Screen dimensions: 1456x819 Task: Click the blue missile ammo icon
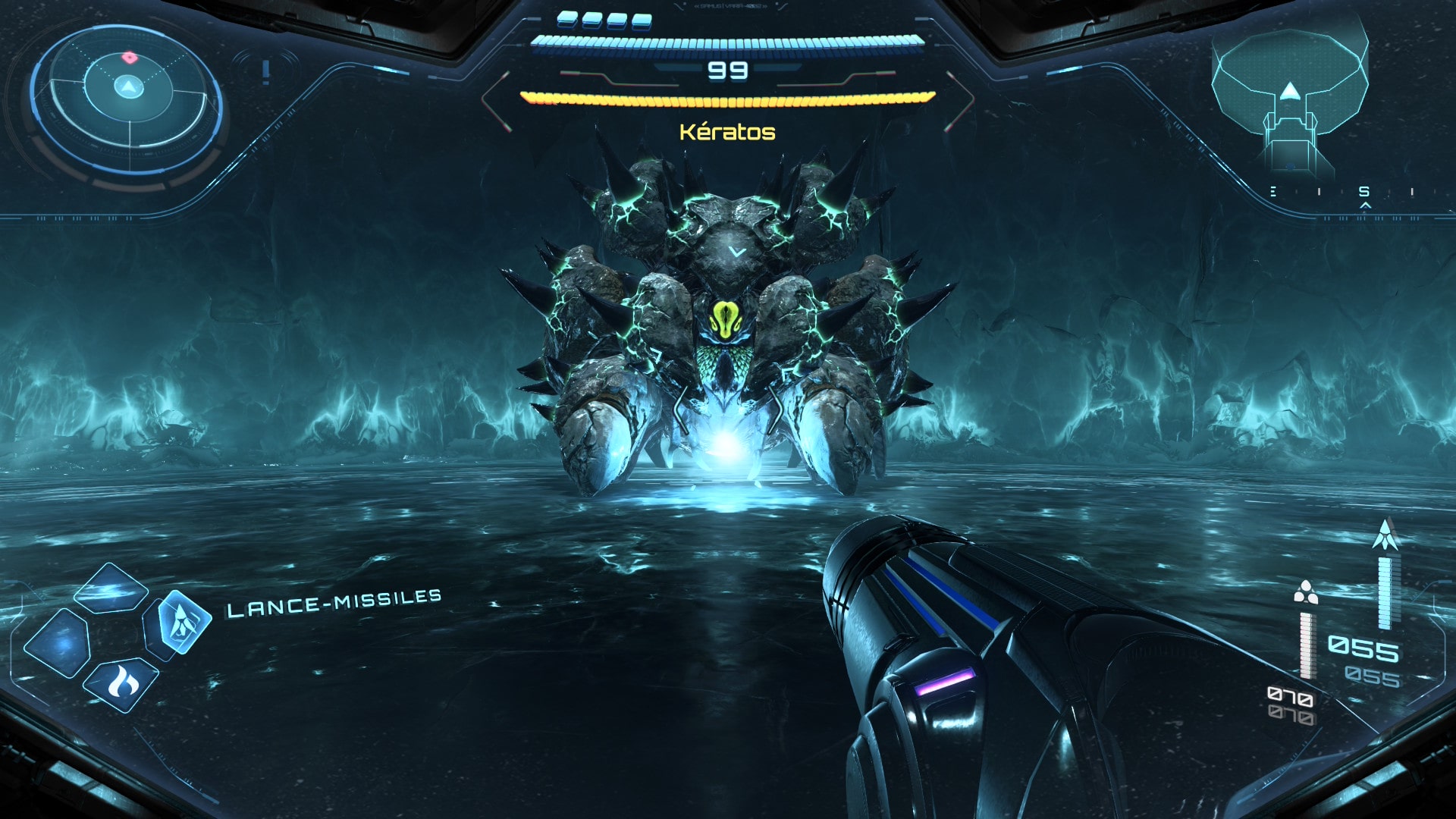[1385, 535]
